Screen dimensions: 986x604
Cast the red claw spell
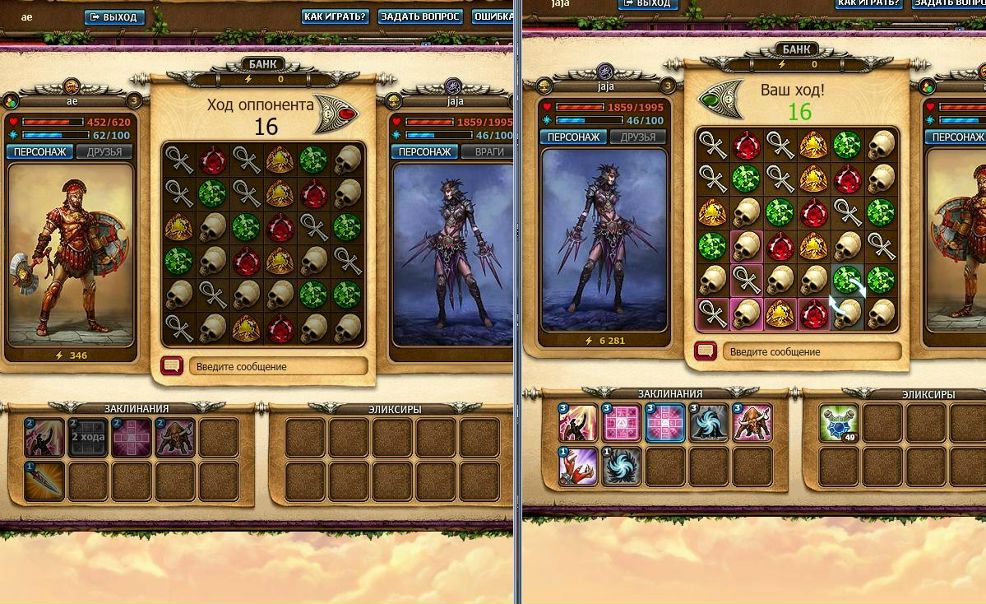coord(579,466)
